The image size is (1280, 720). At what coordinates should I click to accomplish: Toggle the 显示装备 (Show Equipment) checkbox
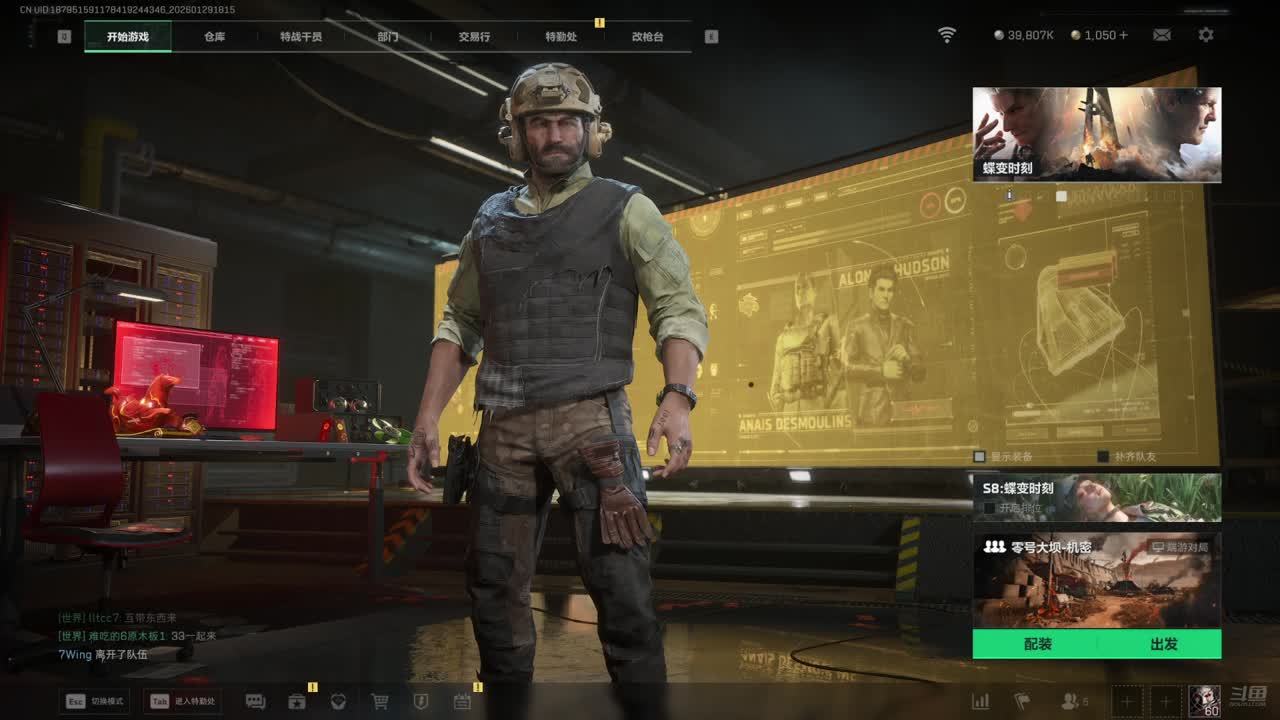click(x=981, y=456)
